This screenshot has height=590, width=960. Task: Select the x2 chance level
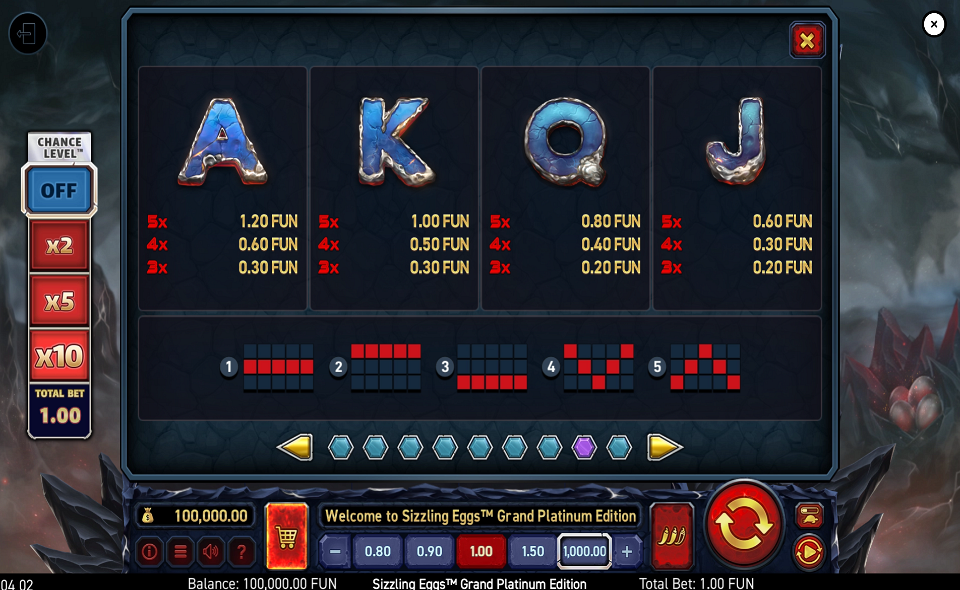(x=59, y=245)
